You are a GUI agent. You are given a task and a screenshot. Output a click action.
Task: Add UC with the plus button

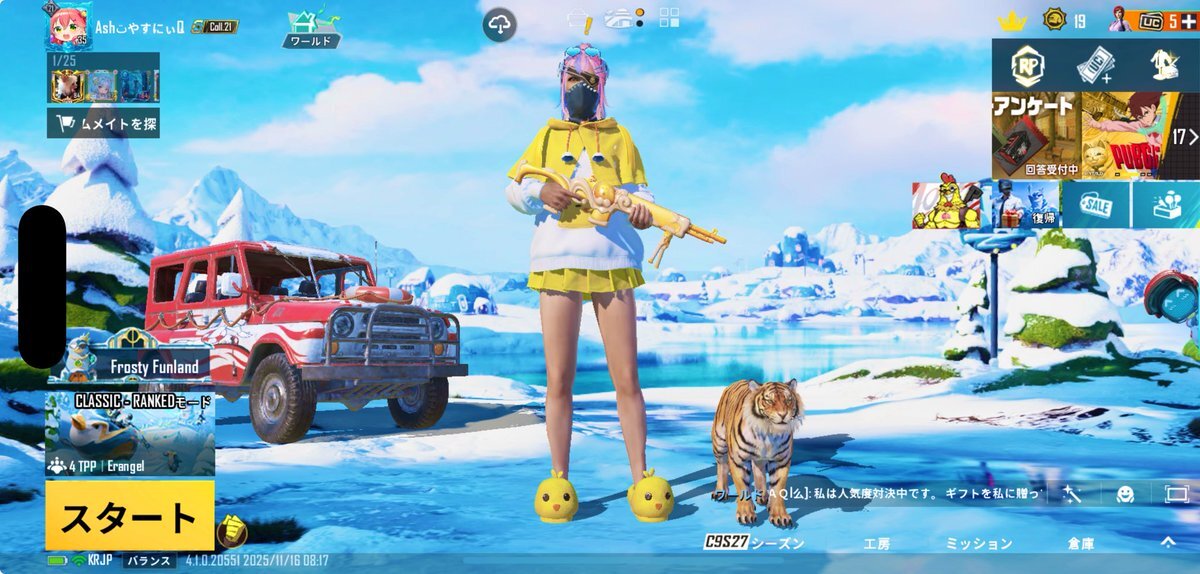[1187, 21]
